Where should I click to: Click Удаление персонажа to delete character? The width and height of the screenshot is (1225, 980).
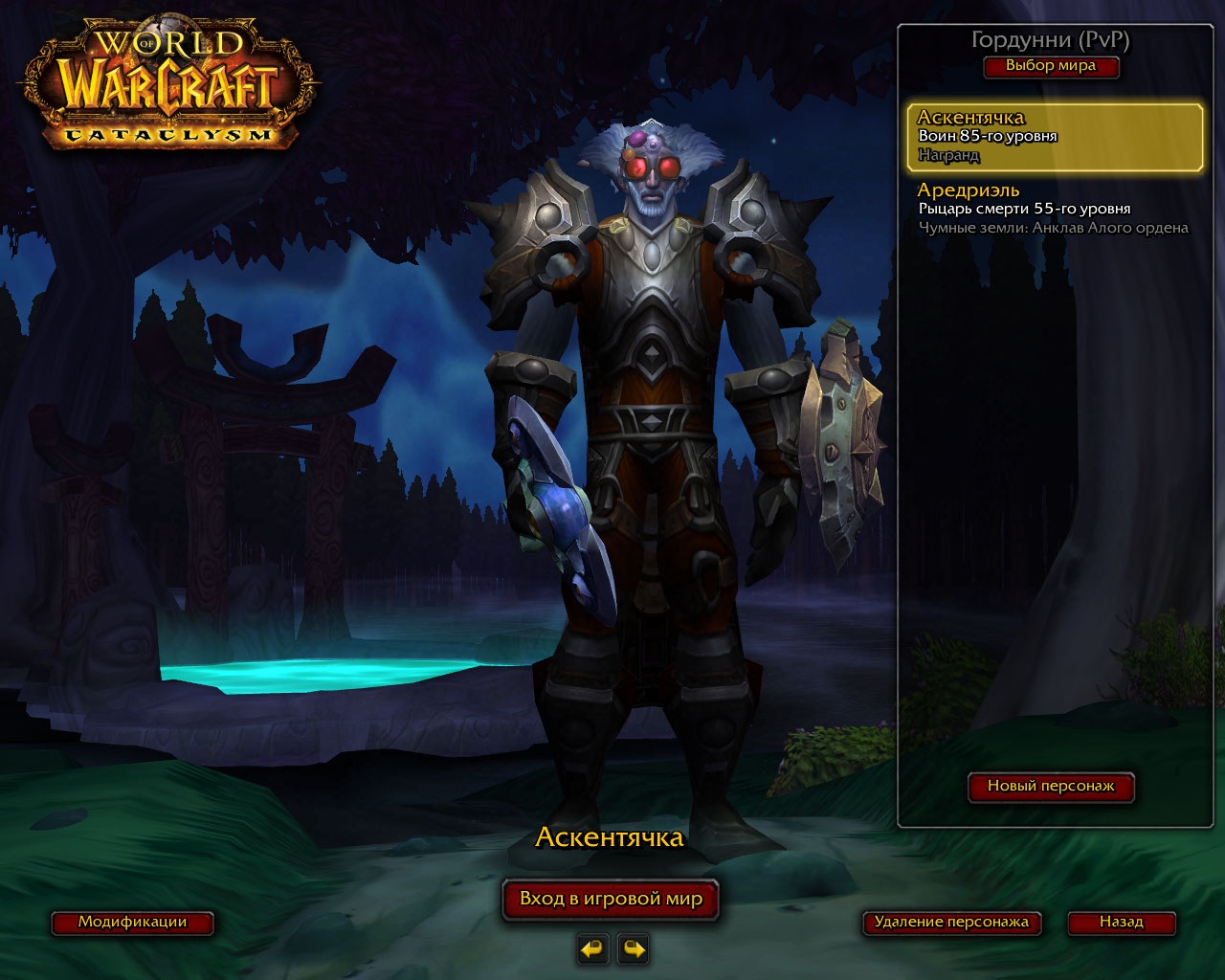pyautogui.click(x=950, y=923)
